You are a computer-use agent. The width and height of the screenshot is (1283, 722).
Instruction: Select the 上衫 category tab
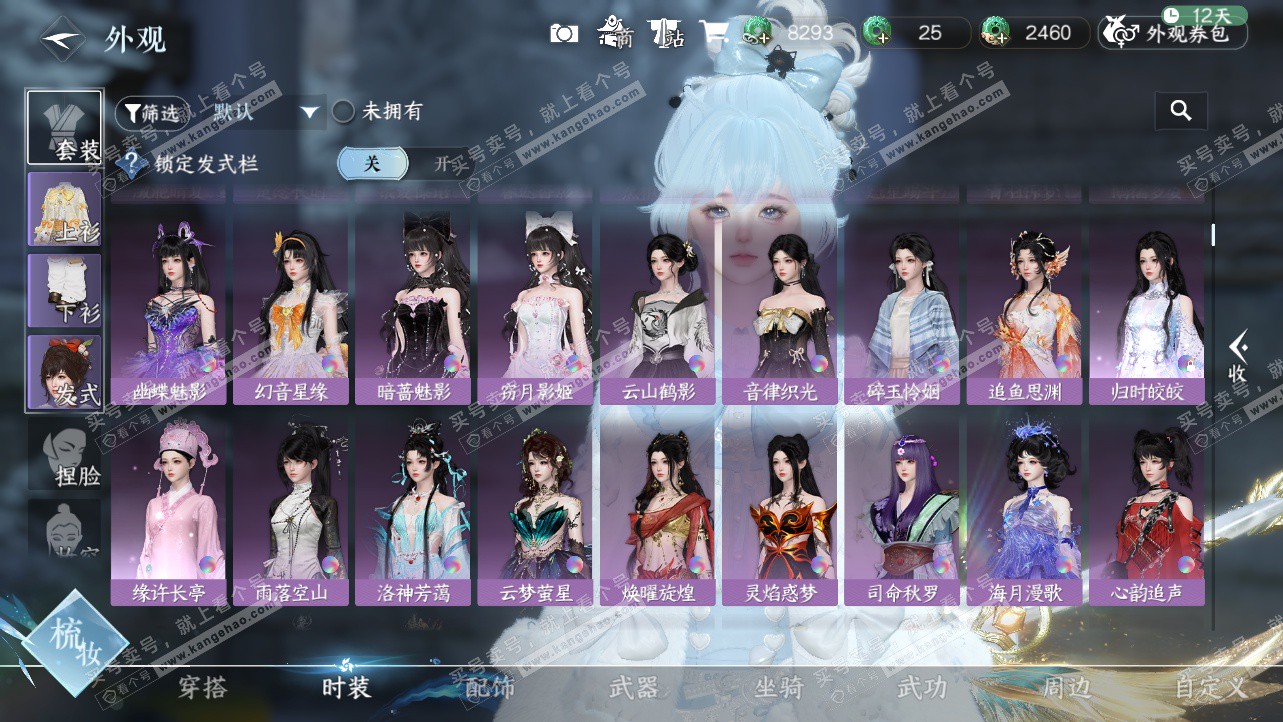[65, 209]
